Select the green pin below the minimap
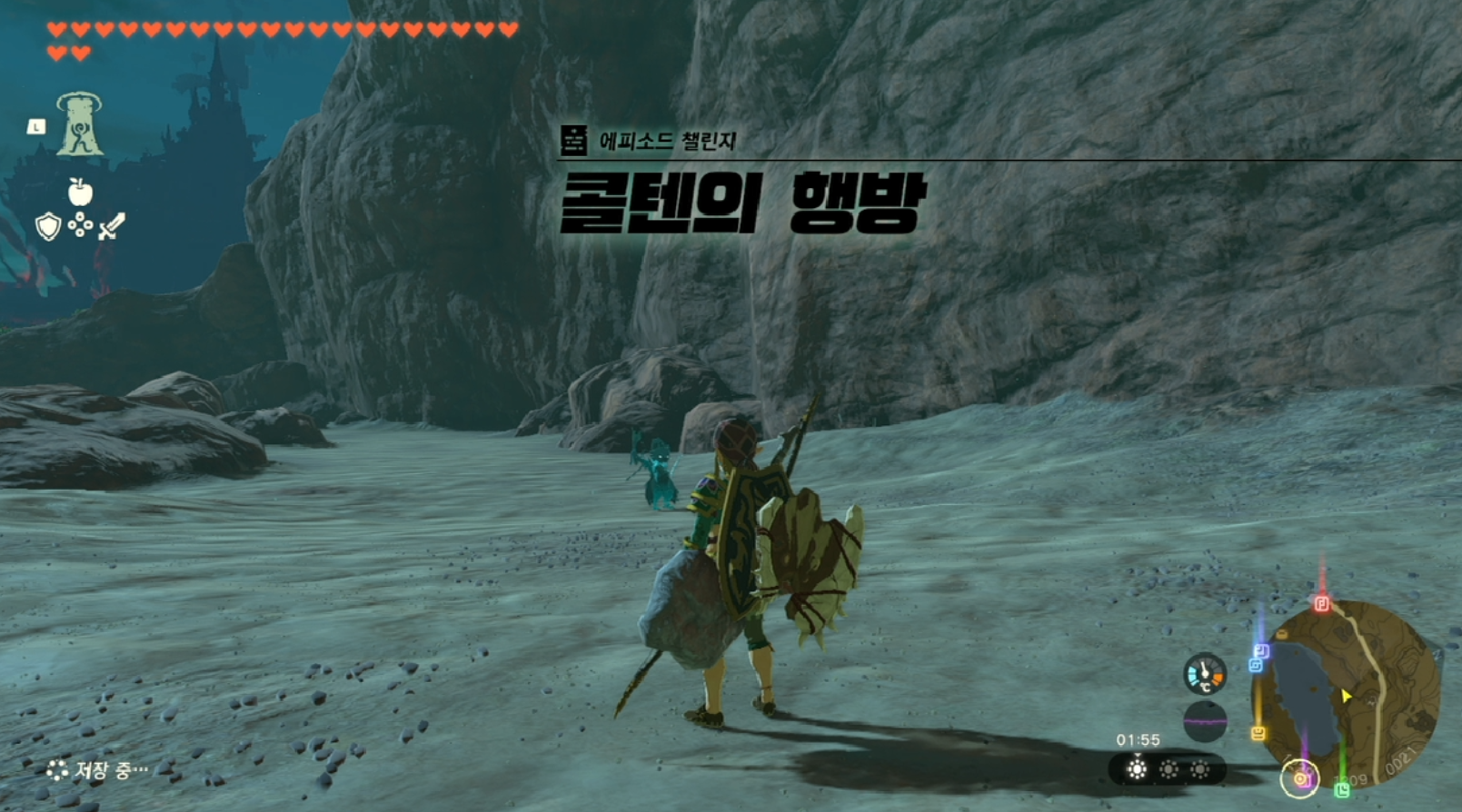This screenshot has width=1462, height=812. [1342, 790]
